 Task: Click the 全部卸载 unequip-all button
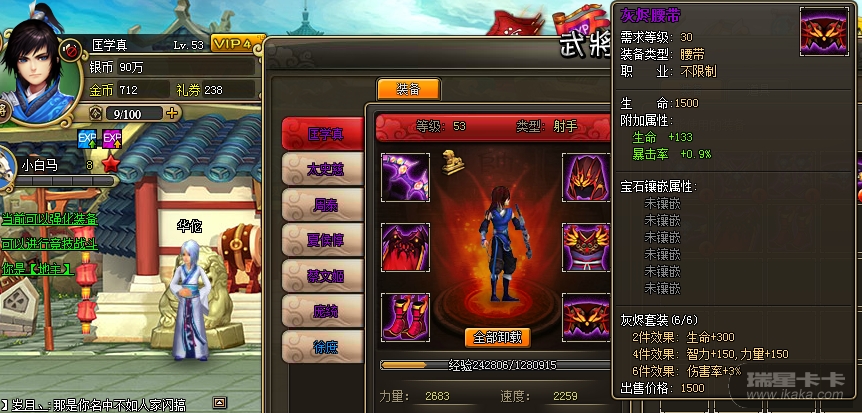[x=498, y=337]
